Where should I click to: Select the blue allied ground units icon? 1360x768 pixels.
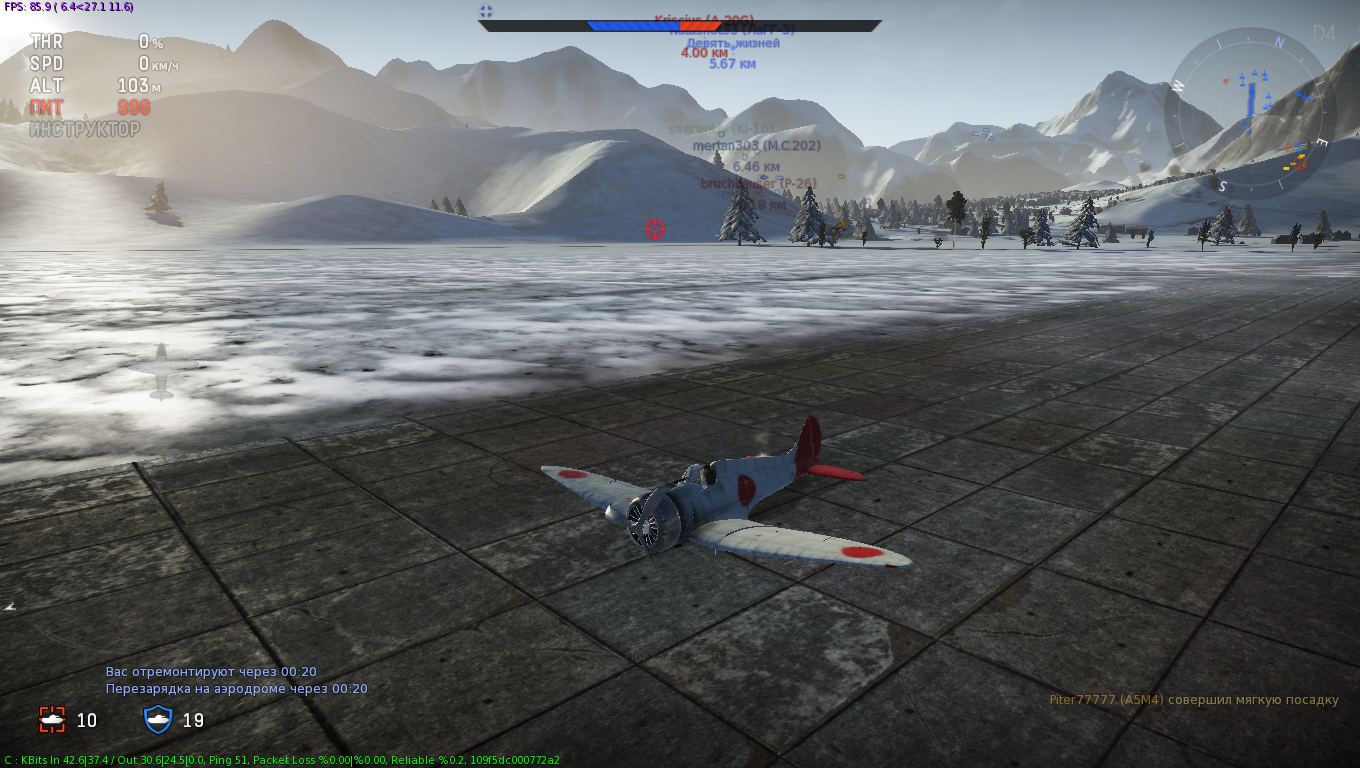(159, 719)
